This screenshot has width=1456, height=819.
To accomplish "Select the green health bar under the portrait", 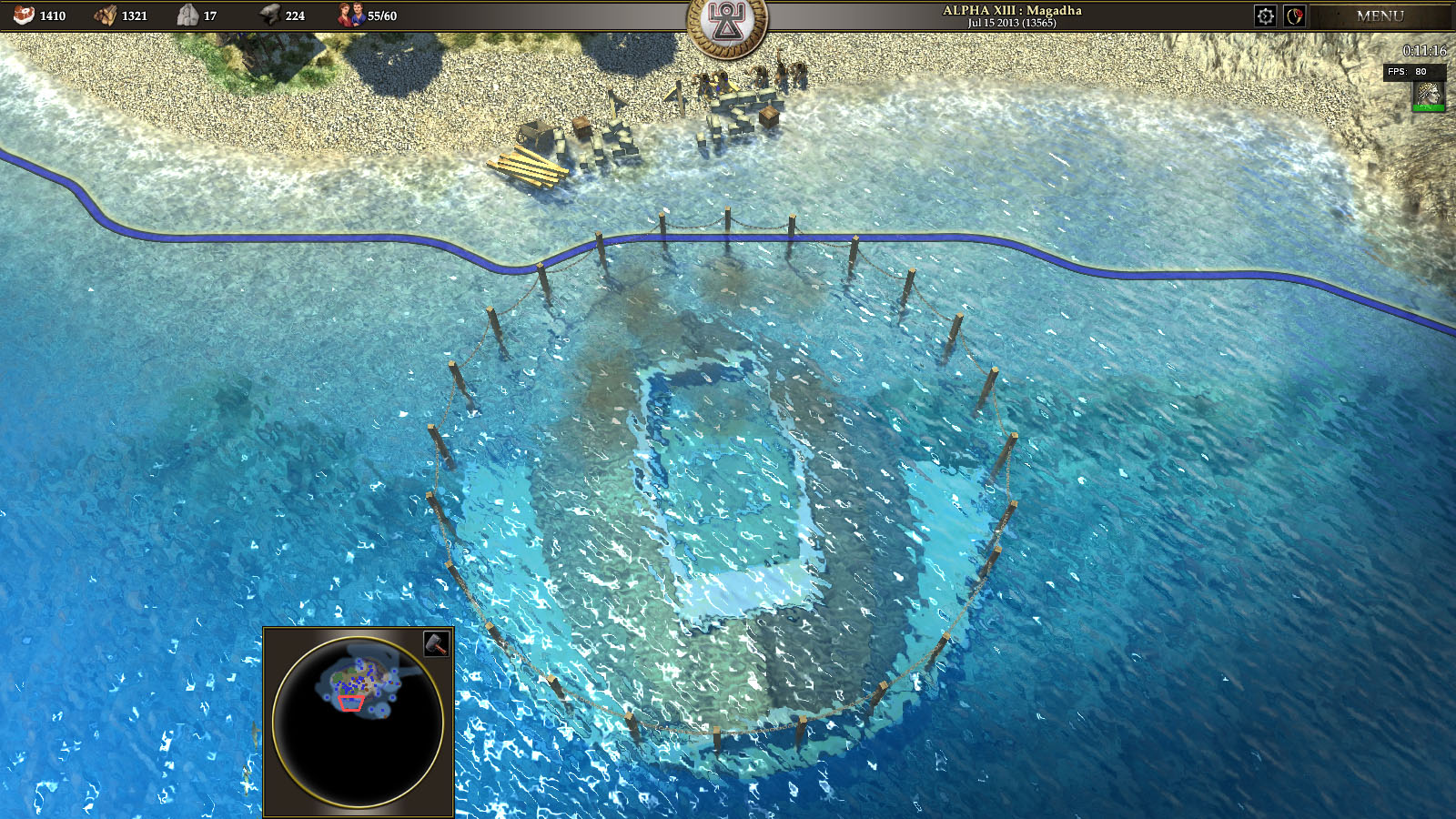I will pyautogui.click(x=1429, y=106).
